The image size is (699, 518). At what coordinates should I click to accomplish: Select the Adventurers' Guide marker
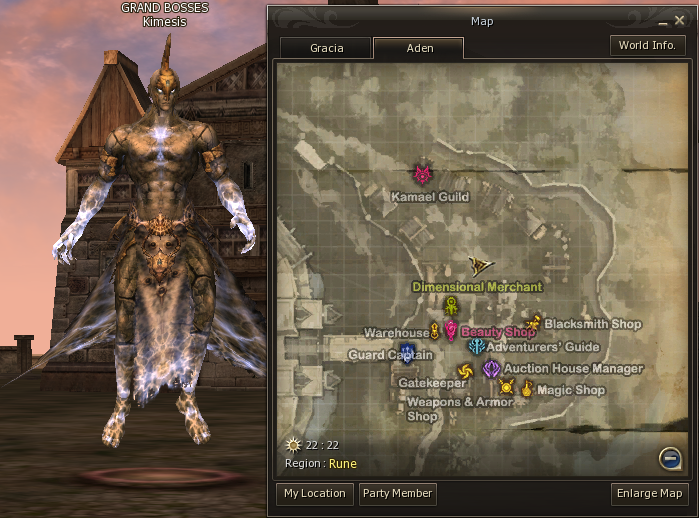pos(476,346)
